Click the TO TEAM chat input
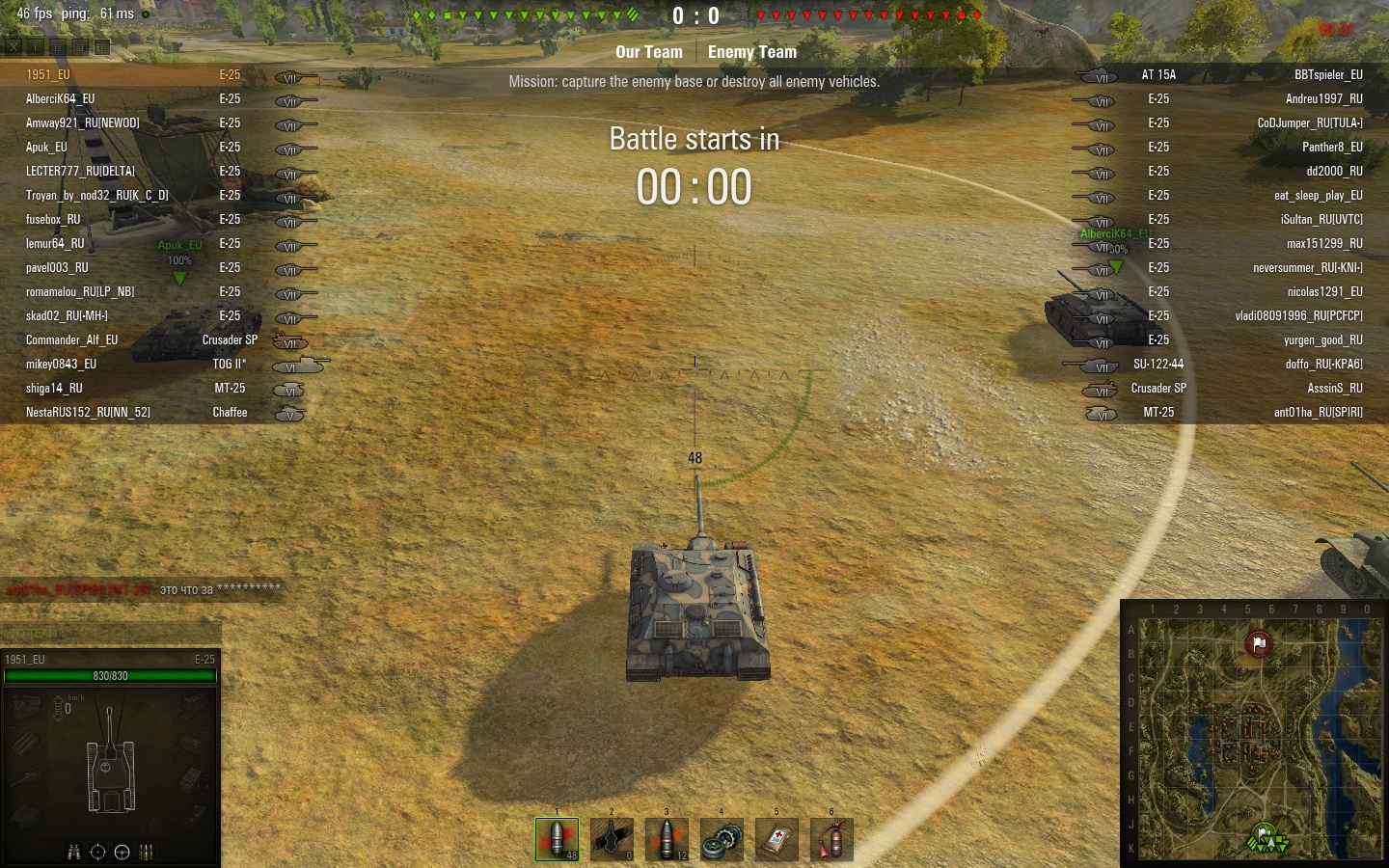1389x868 pixels. click(x=111, y=633)
